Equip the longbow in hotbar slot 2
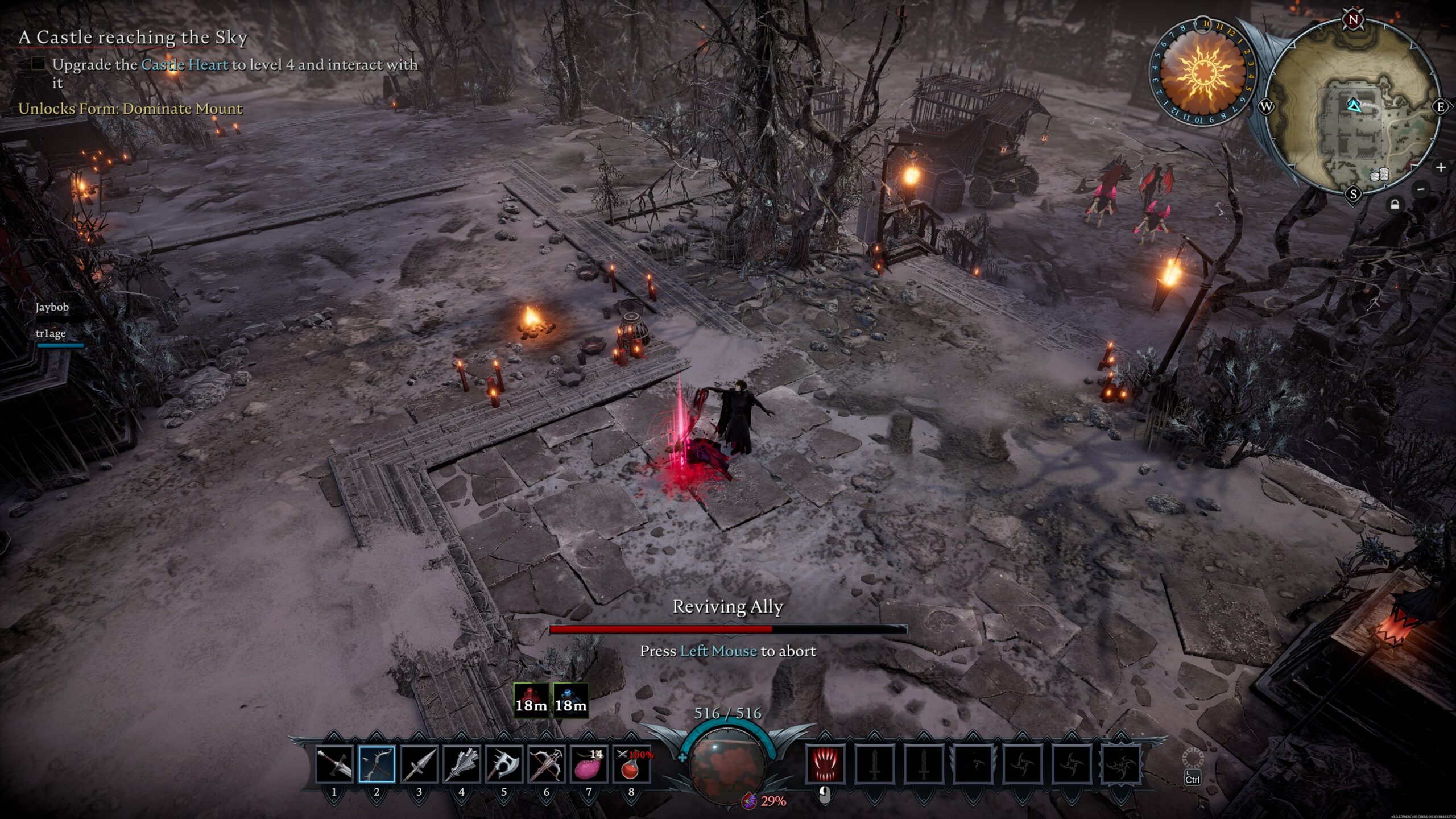The image size is (1456, 819). tap(377, 764)
